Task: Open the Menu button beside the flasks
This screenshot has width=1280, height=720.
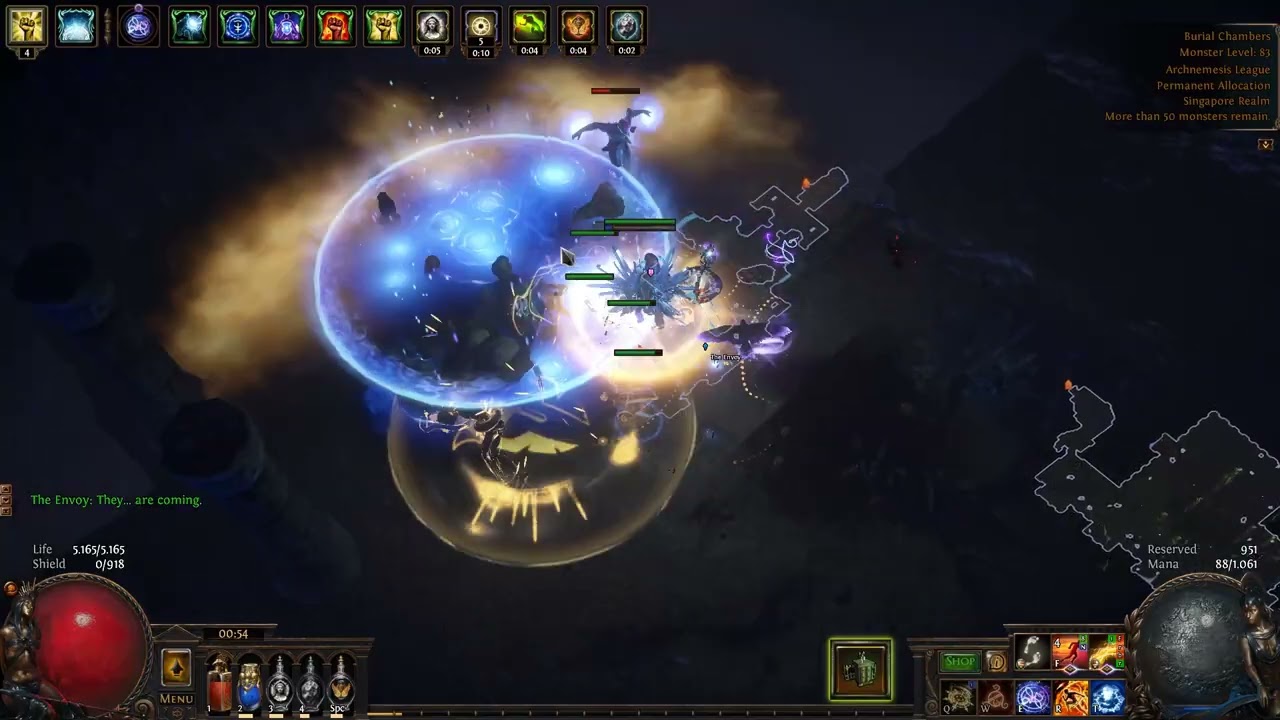Action: pyautogui.click(x=176, y=698)
